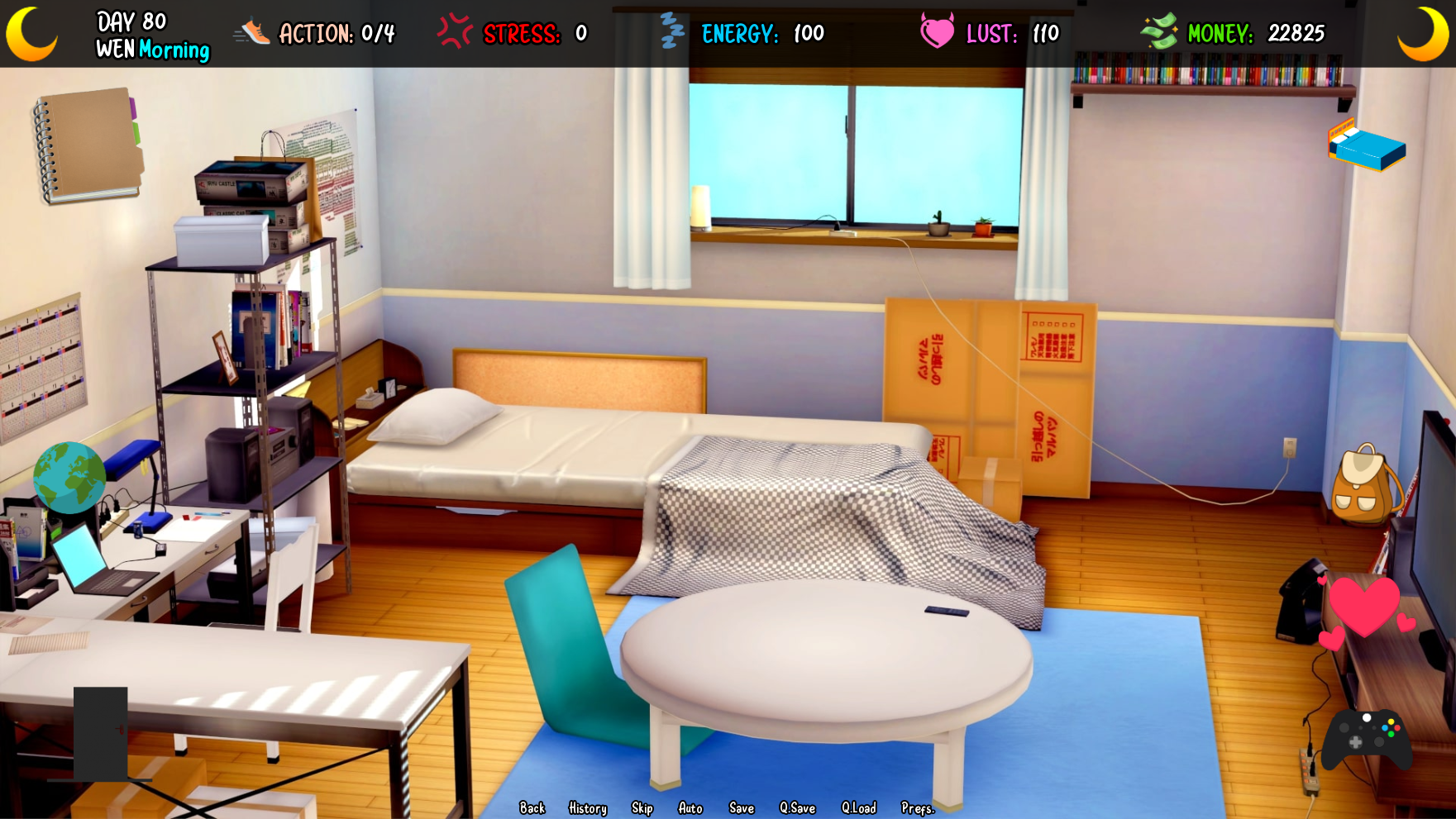Toggle Auto mode at the bottom
Screen dimensions: 1456x819
[691, 808]
